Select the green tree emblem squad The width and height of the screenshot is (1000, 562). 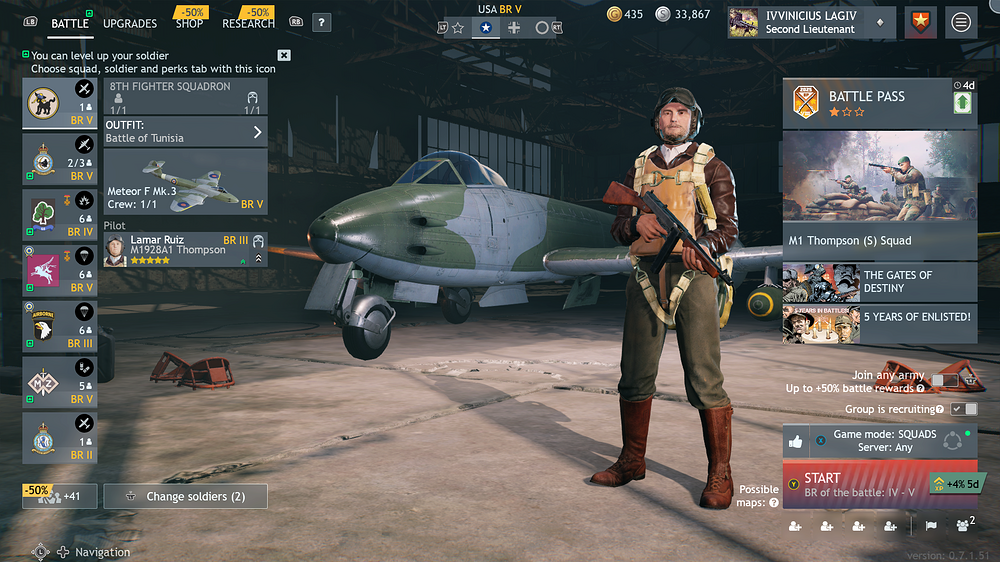[x=60, y=214]
